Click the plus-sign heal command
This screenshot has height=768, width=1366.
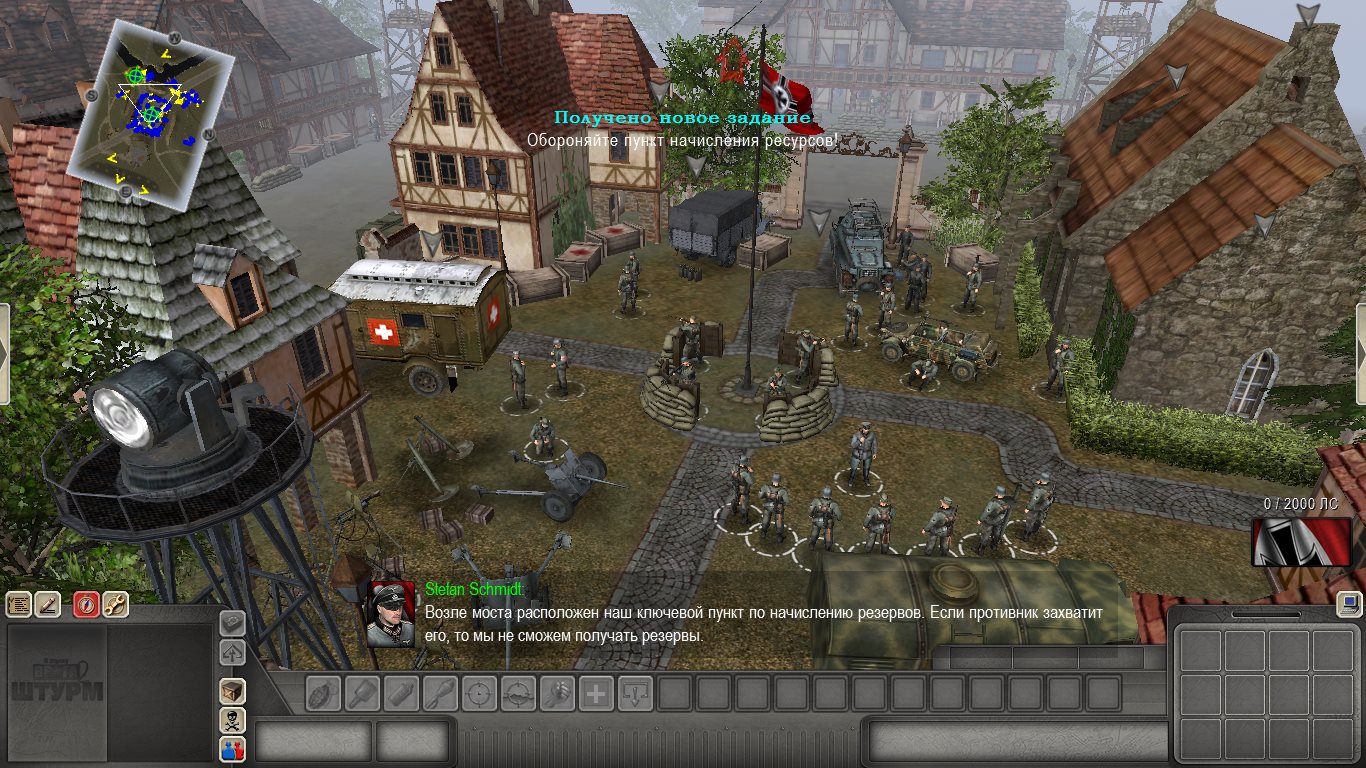(596, 693)
